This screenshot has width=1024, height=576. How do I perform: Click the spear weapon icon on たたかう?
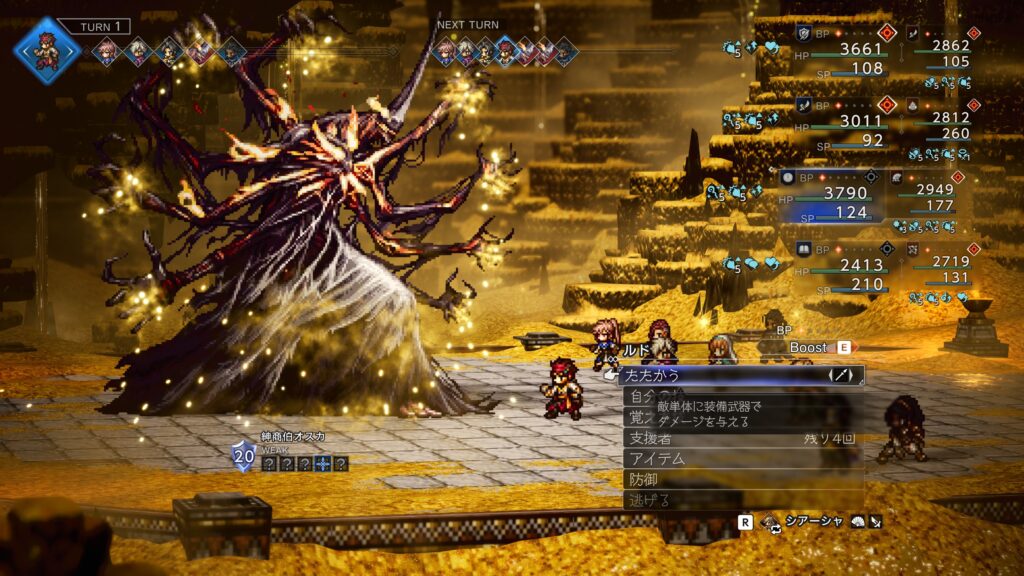(x=844, y=376)
